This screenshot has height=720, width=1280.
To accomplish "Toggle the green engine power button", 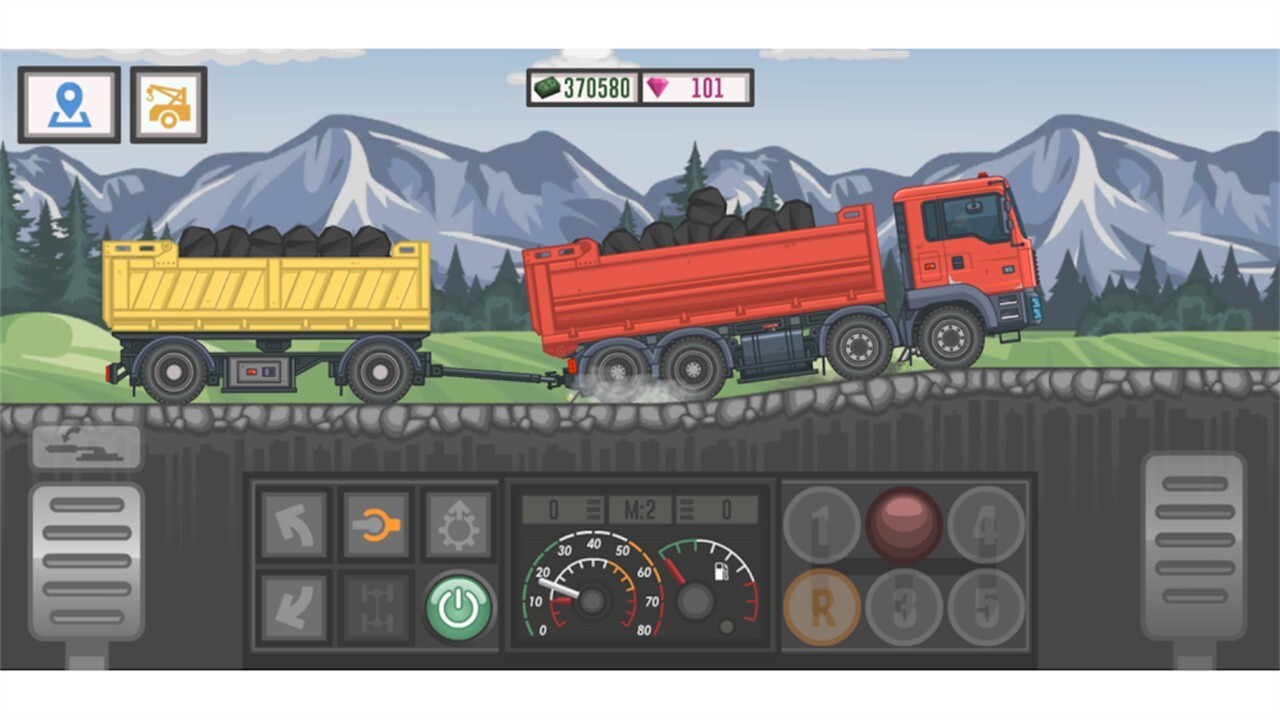I will coord(456,604).
